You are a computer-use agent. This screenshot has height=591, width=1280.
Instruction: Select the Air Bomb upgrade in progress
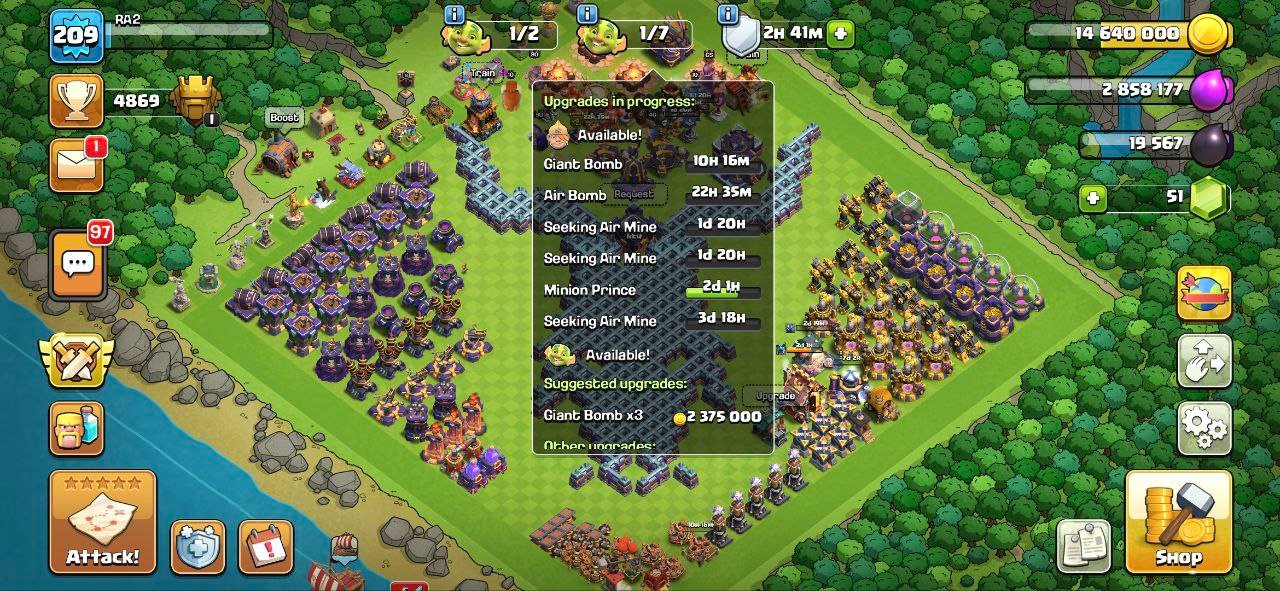coord(652,195)
